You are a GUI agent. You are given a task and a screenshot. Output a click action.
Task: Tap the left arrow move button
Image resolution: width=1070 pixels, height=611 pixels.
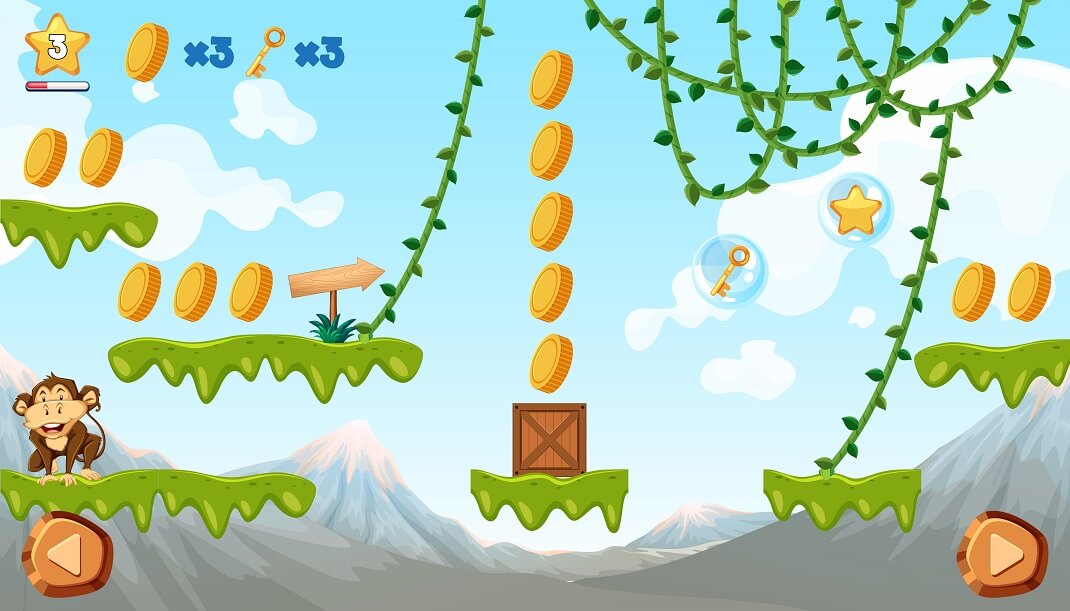tap(67, 555)
